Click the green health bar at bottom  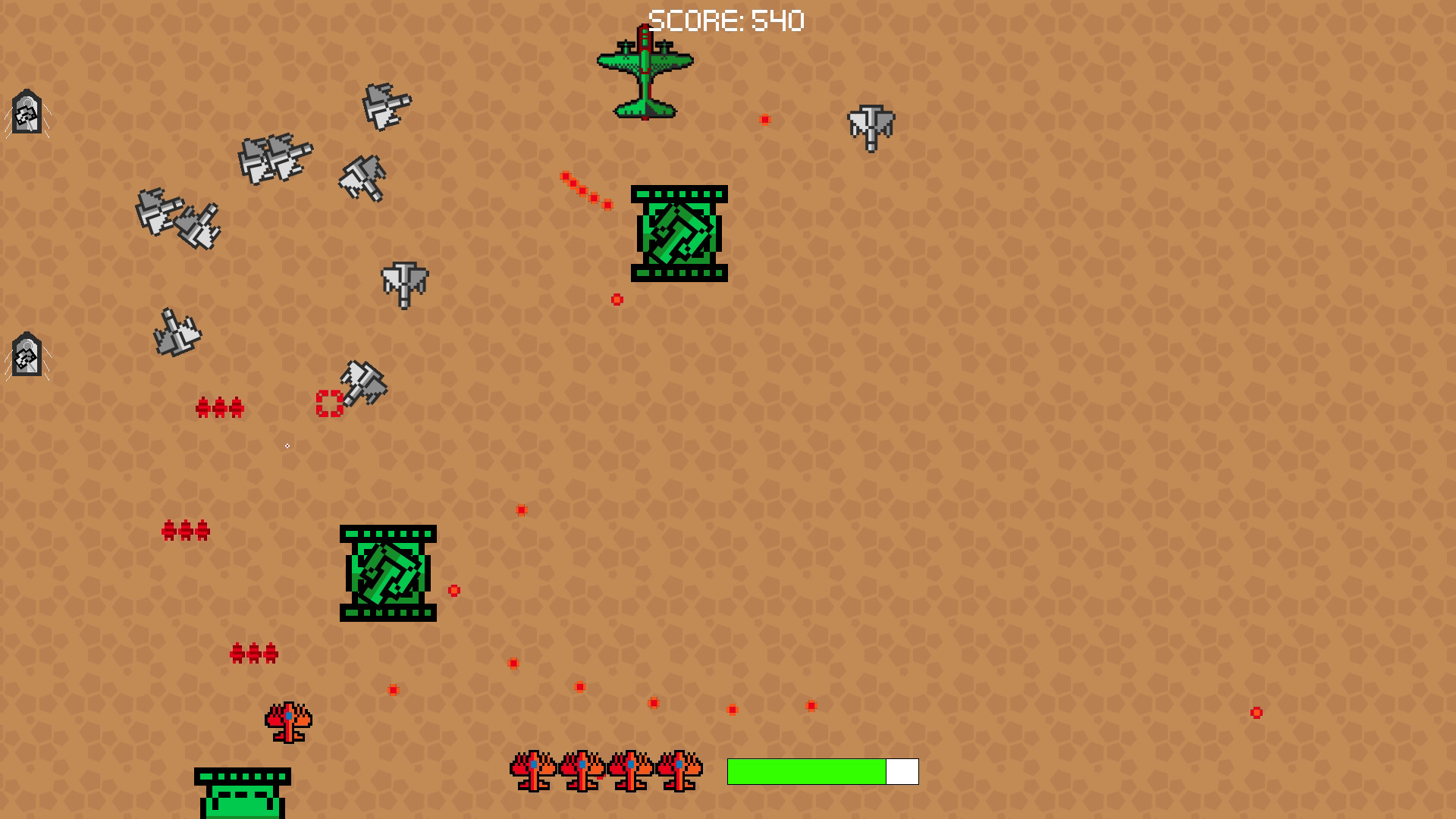(806, 770)
